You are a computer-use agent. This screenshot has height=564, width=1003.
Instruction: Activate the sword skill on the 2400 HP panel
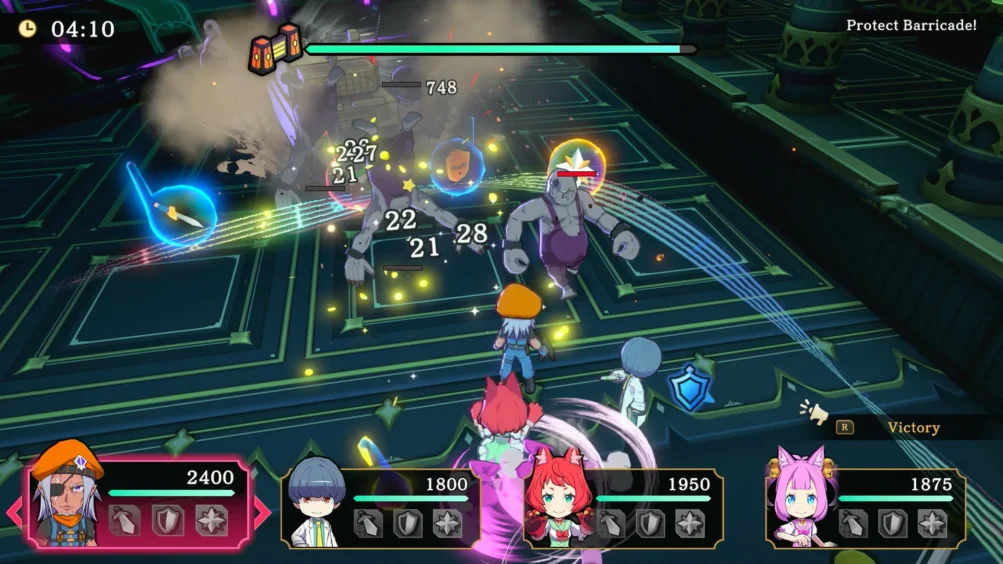(x=124, y=520)
